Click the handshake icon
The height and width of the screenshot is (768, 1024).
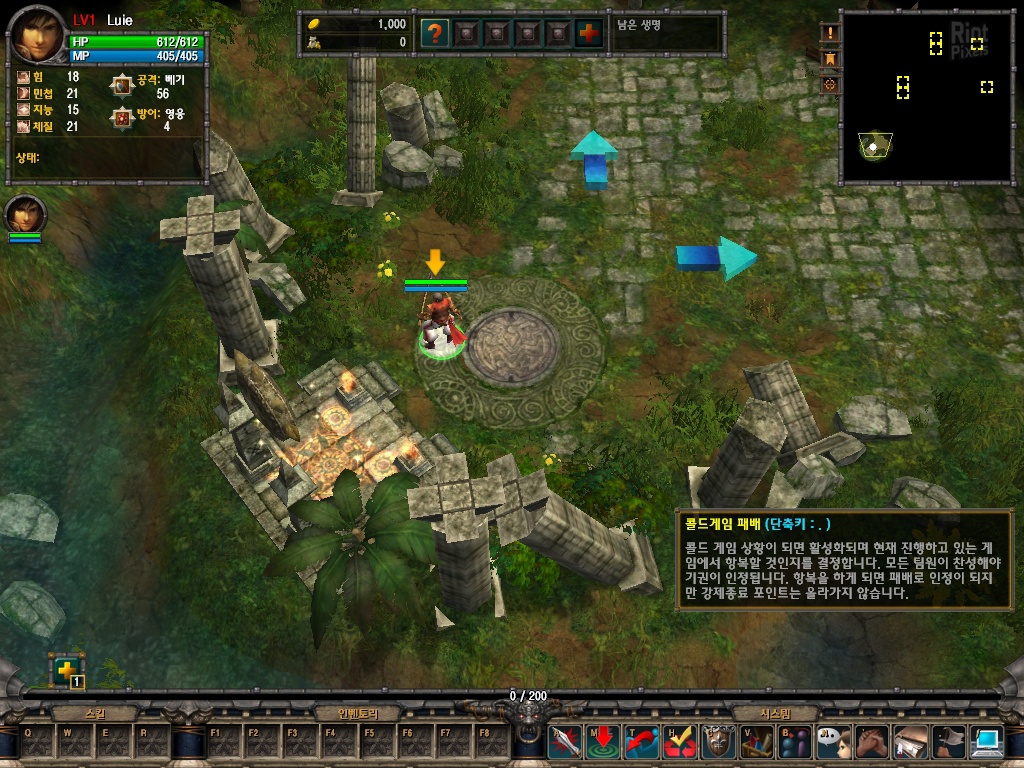pos(872,742)
